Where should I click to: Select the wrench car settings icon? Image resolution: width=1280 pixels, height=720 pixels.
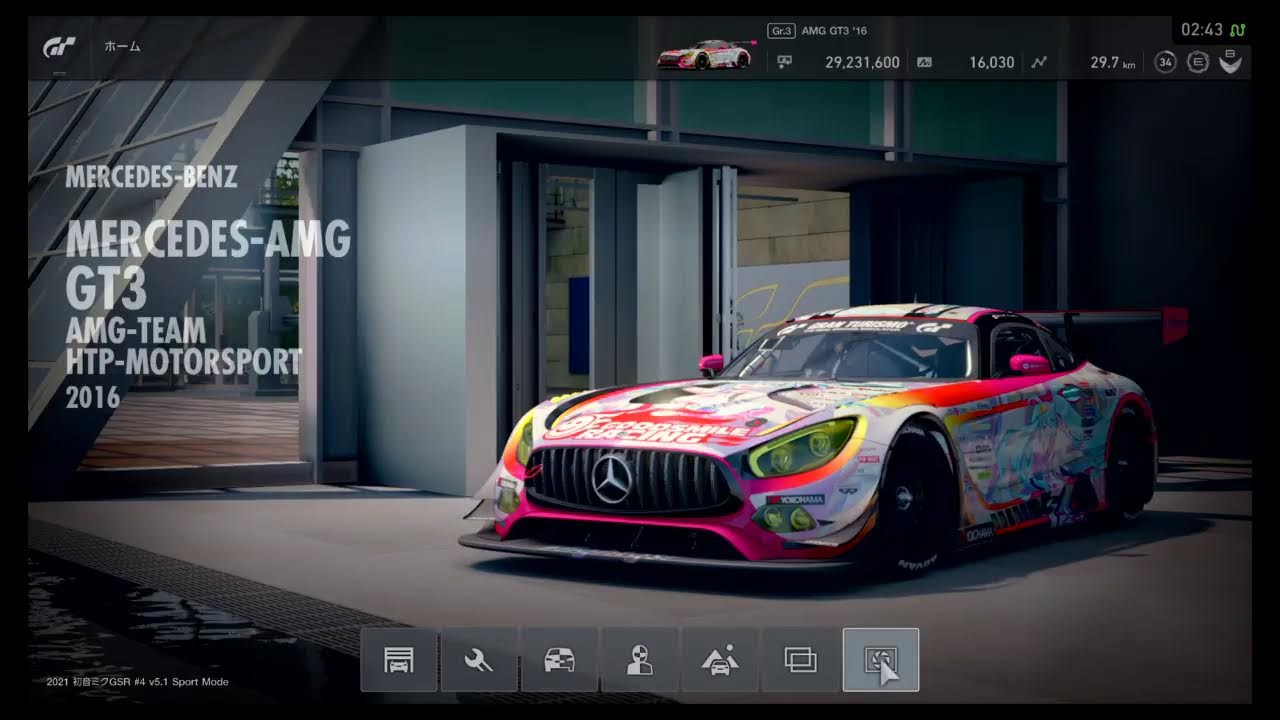click(x=479, y=660)
